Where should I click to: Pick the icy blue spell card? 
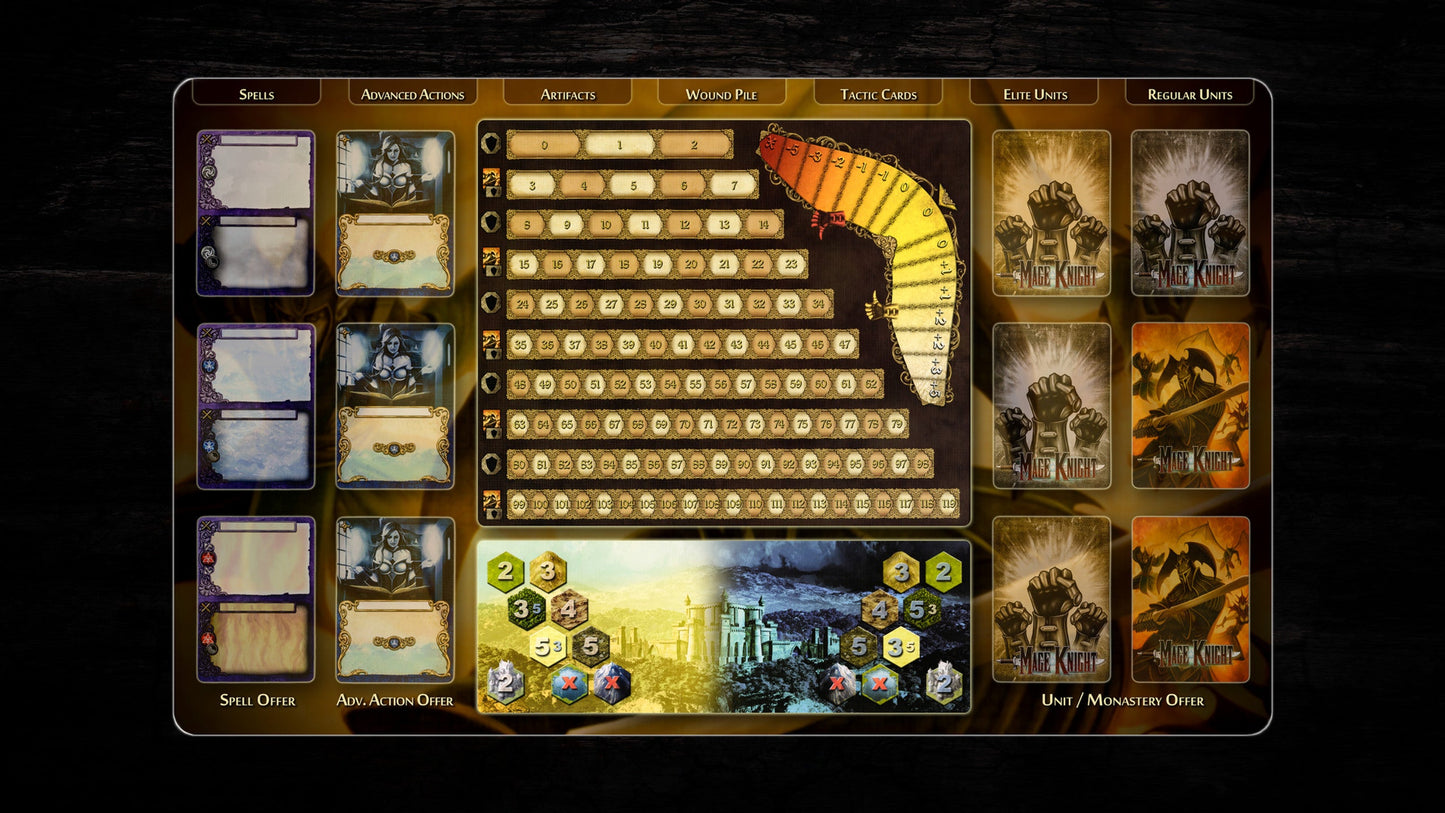[x=256, y=406]
